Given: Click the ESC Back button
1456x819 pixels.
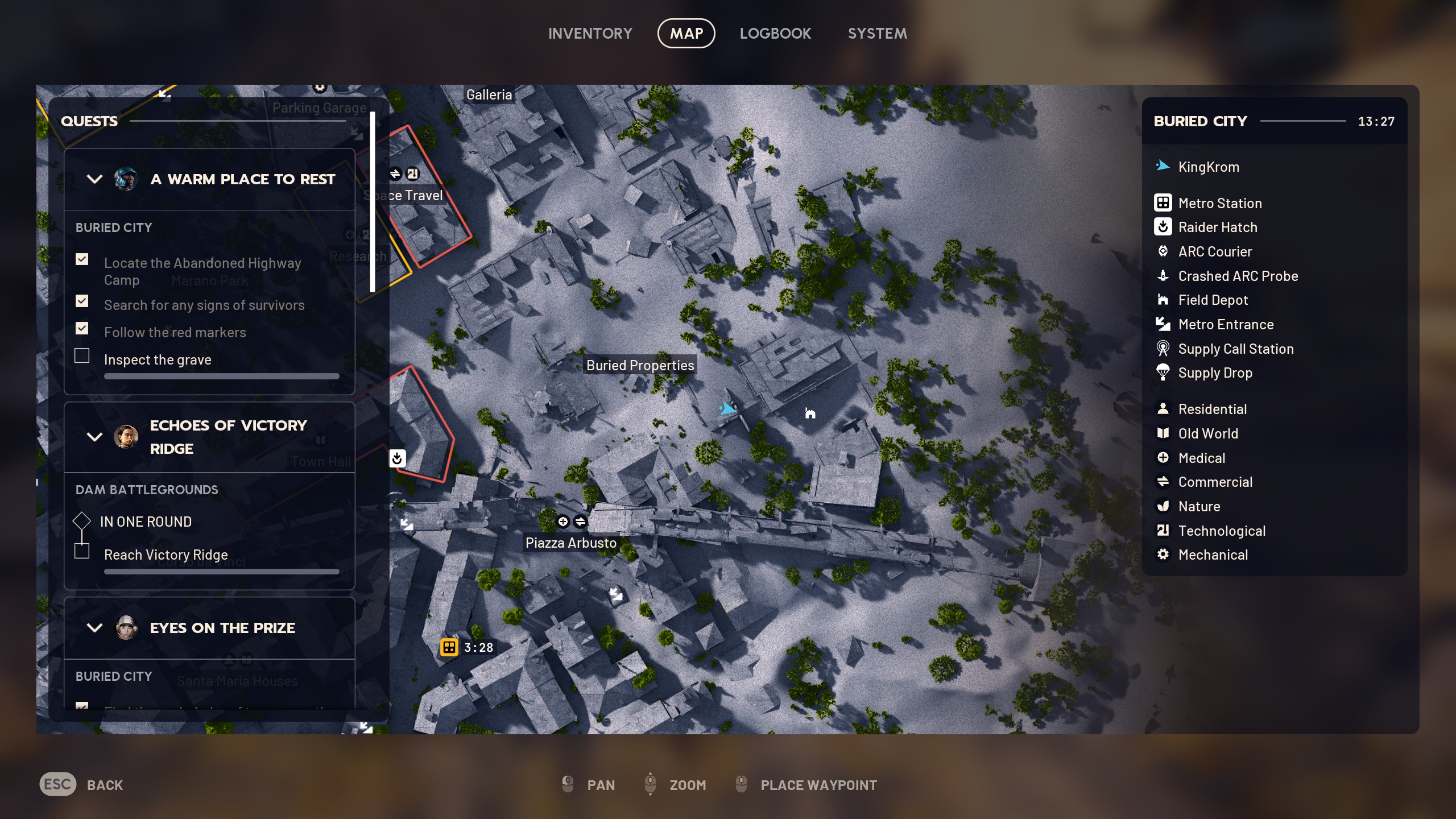Looking at the screenshot, I should (x=57, y=784).
